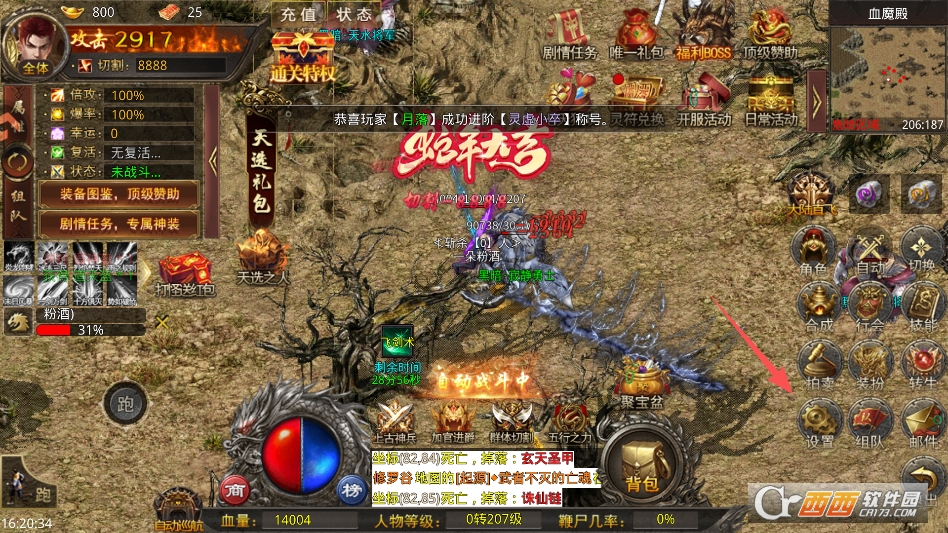This screenshot has width=948, height=533.
Task: Open the 技能 skills book
Action: point(922,304)
